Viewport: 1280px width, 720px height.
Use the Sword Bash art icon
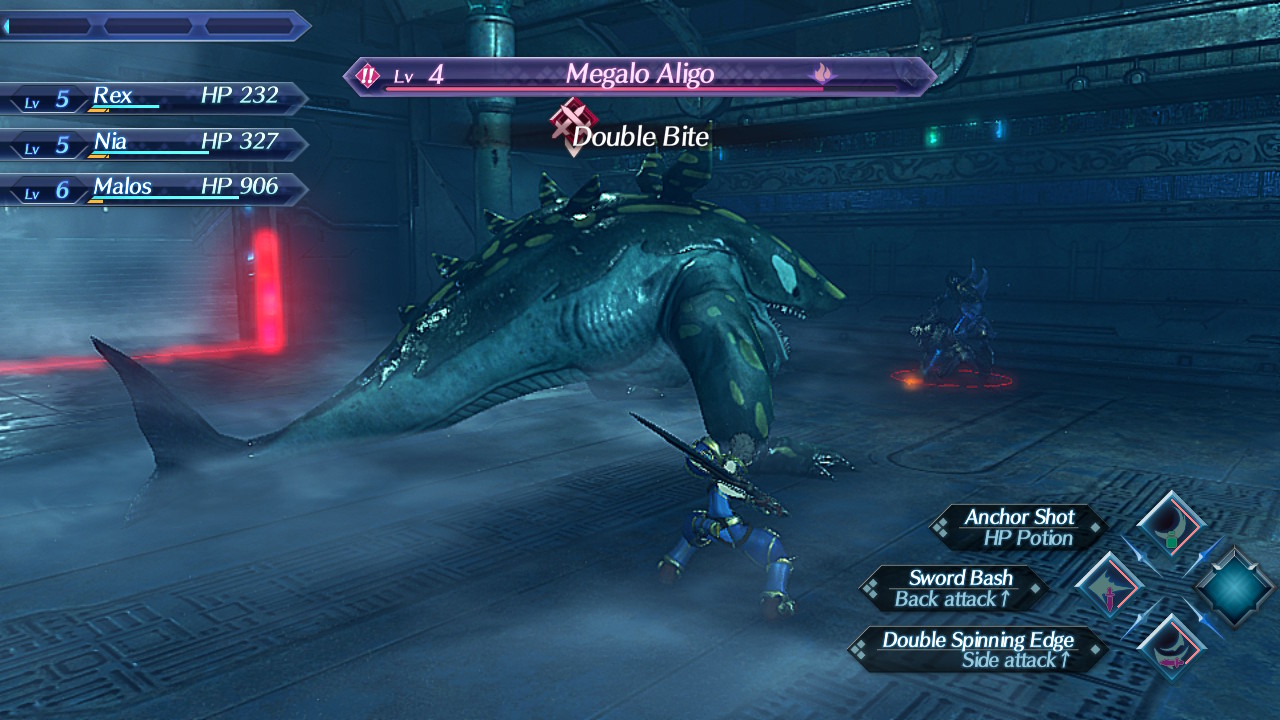[x=1109, y=587]
